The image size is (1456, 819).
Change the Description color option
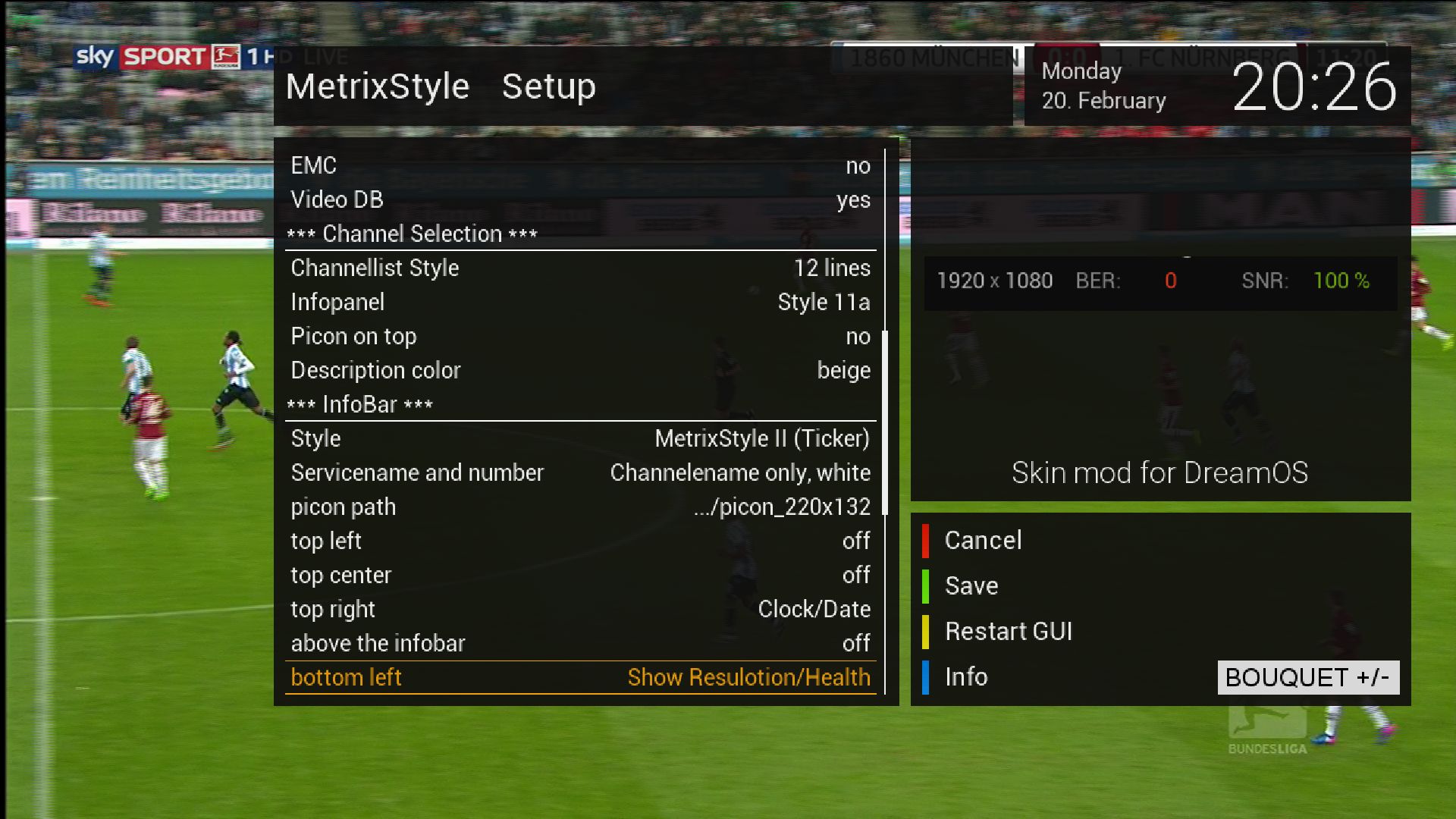click(580, 370)
